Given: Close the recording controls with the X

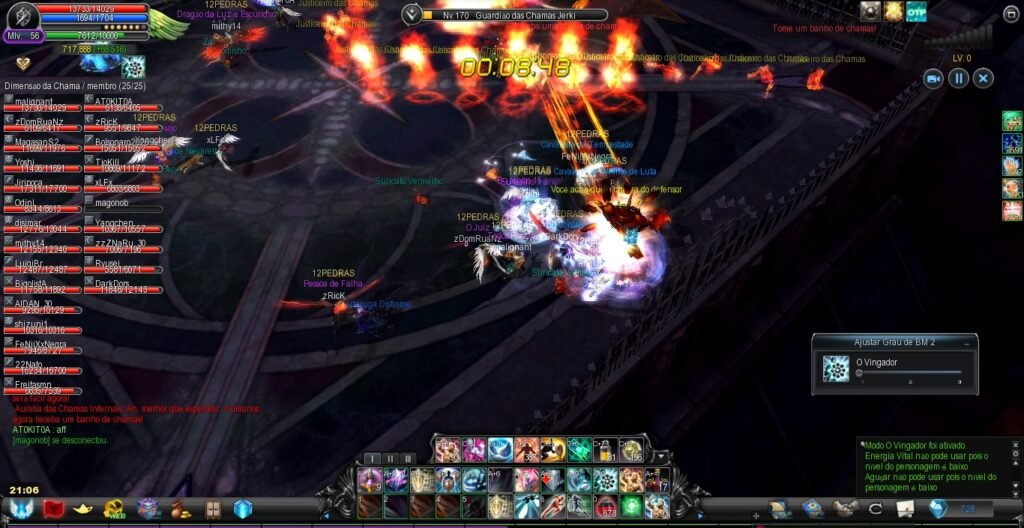Looking at the screenshot, I should point(984,78).
